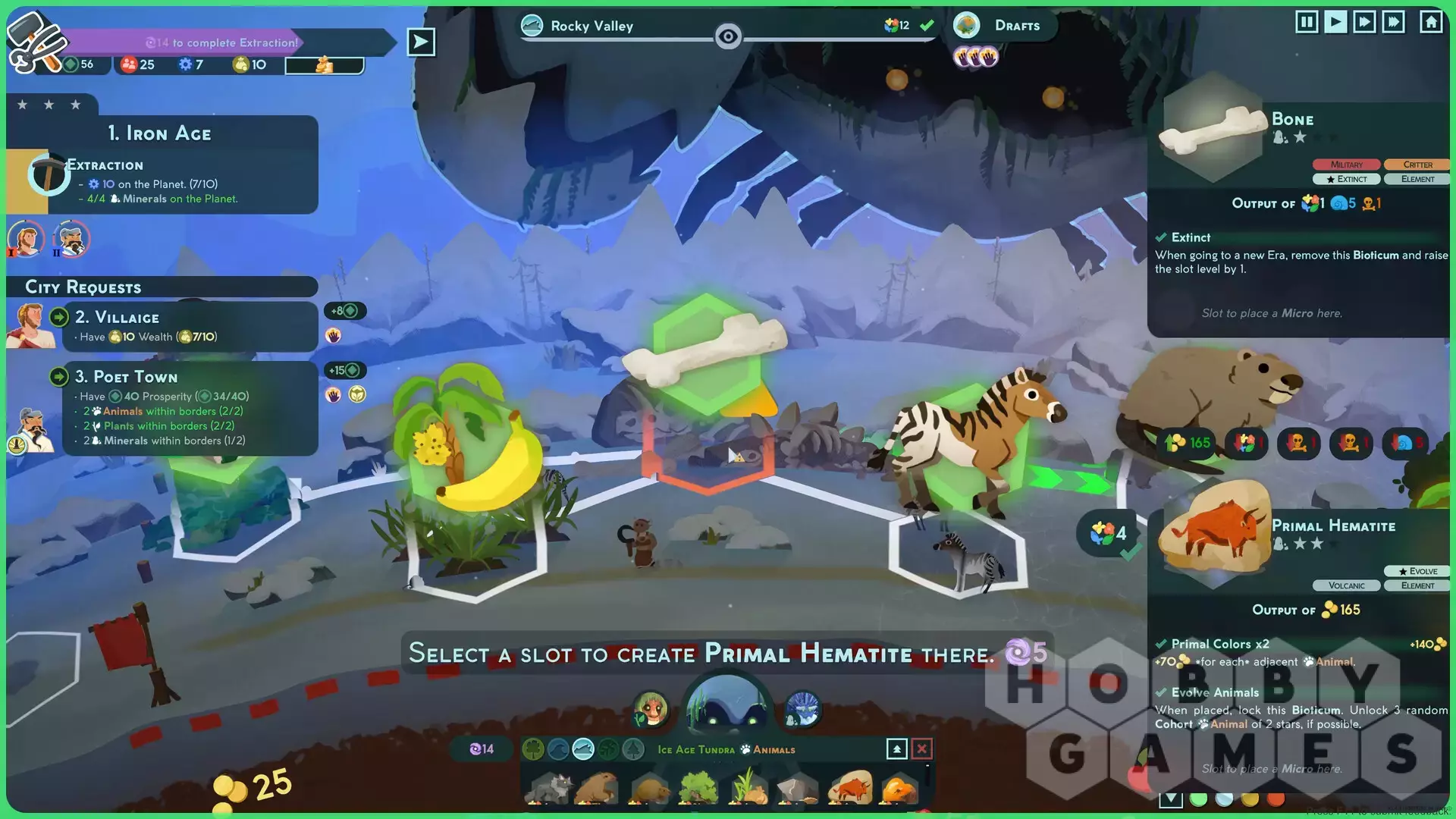Switch to the wave biome tab
Screen dimensions: 1456x819
(558, 749)
